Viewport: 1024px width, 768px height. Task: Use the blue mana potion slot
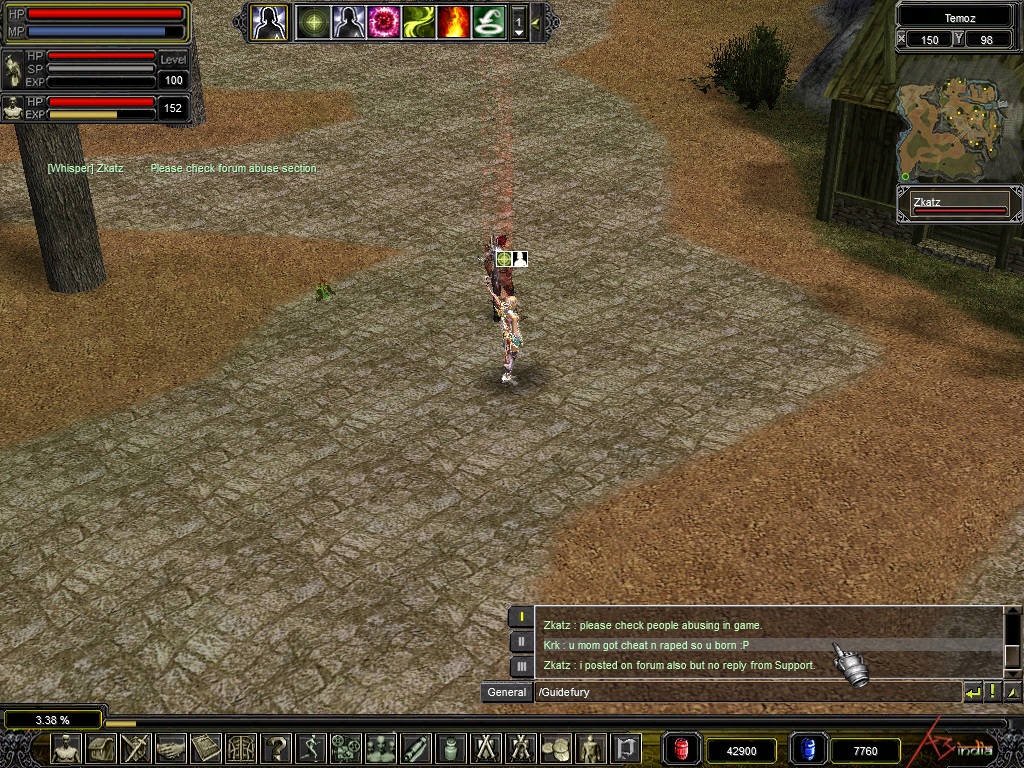[807, 749]
